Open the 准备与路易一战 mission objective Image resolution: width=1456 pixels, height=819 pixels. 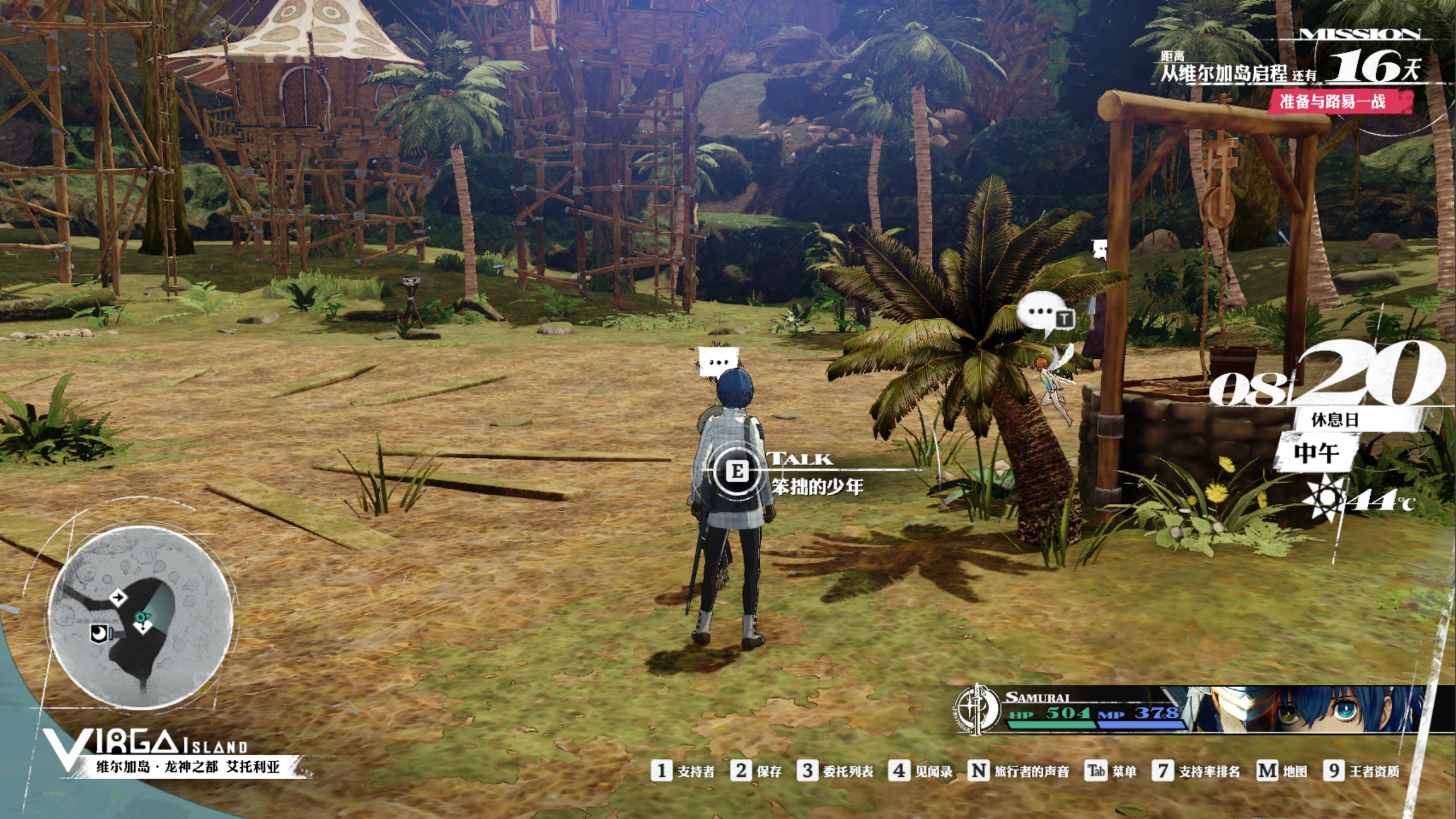pos(1333,102)
